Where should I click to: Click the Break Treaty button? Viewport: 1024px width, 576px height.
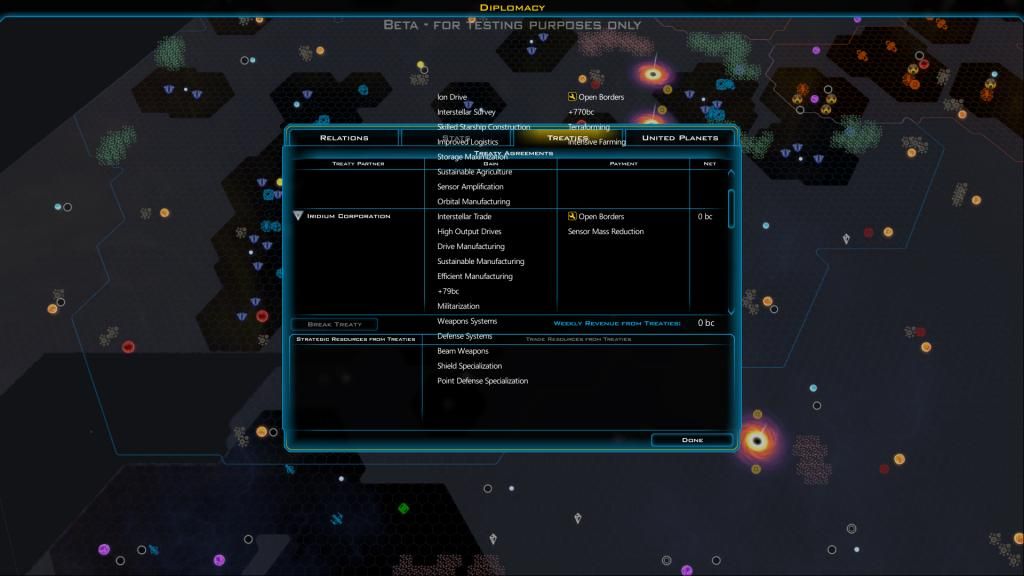(x=334, y=324)
